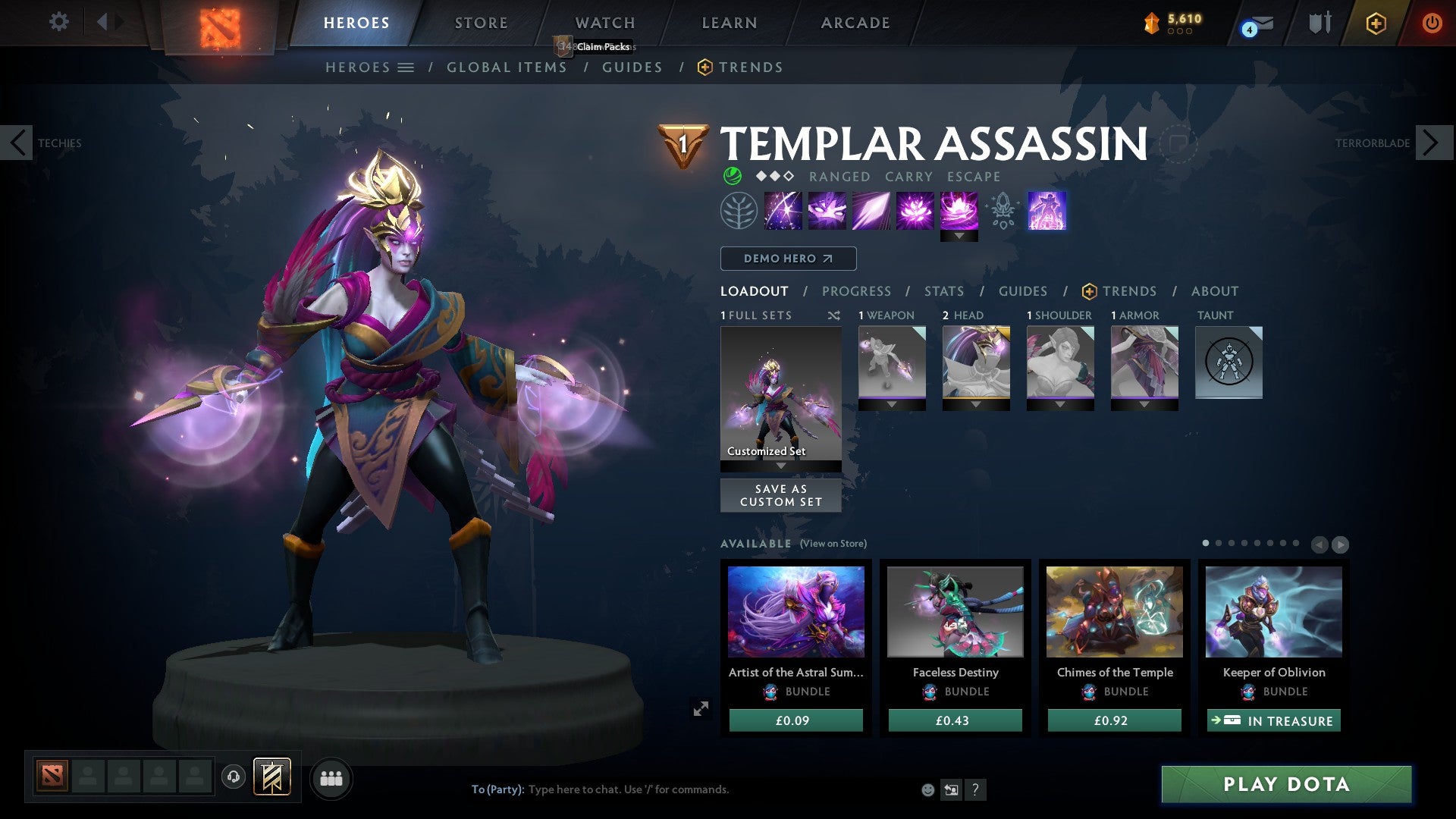Image resolution: width=1456 pixels, height=819 pixels.
Task: Open voice chat headset icon
Action: (x=233, y=777)
